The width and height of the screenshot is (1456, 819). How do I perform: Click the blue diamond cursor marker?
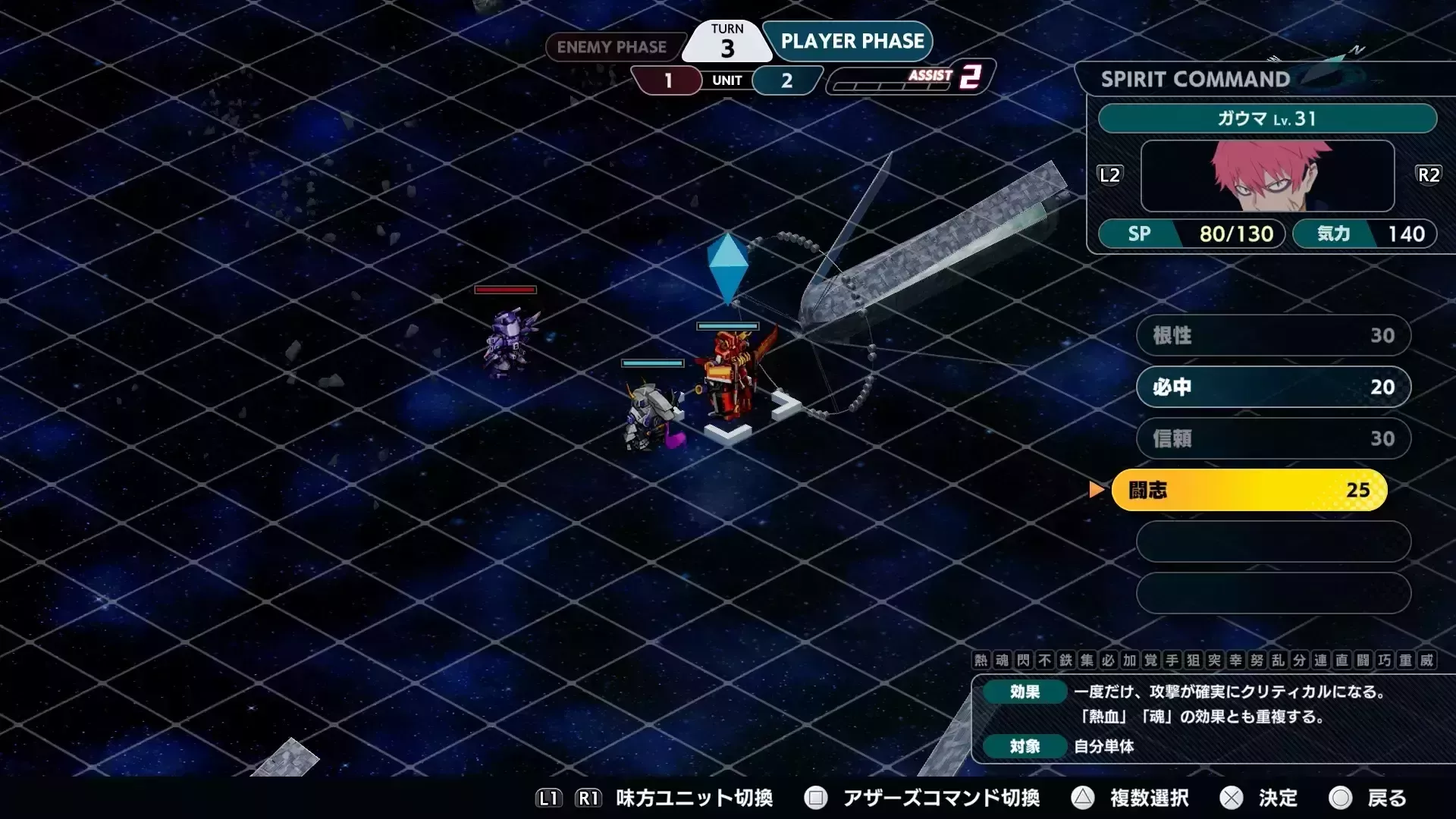pos(726,267)
